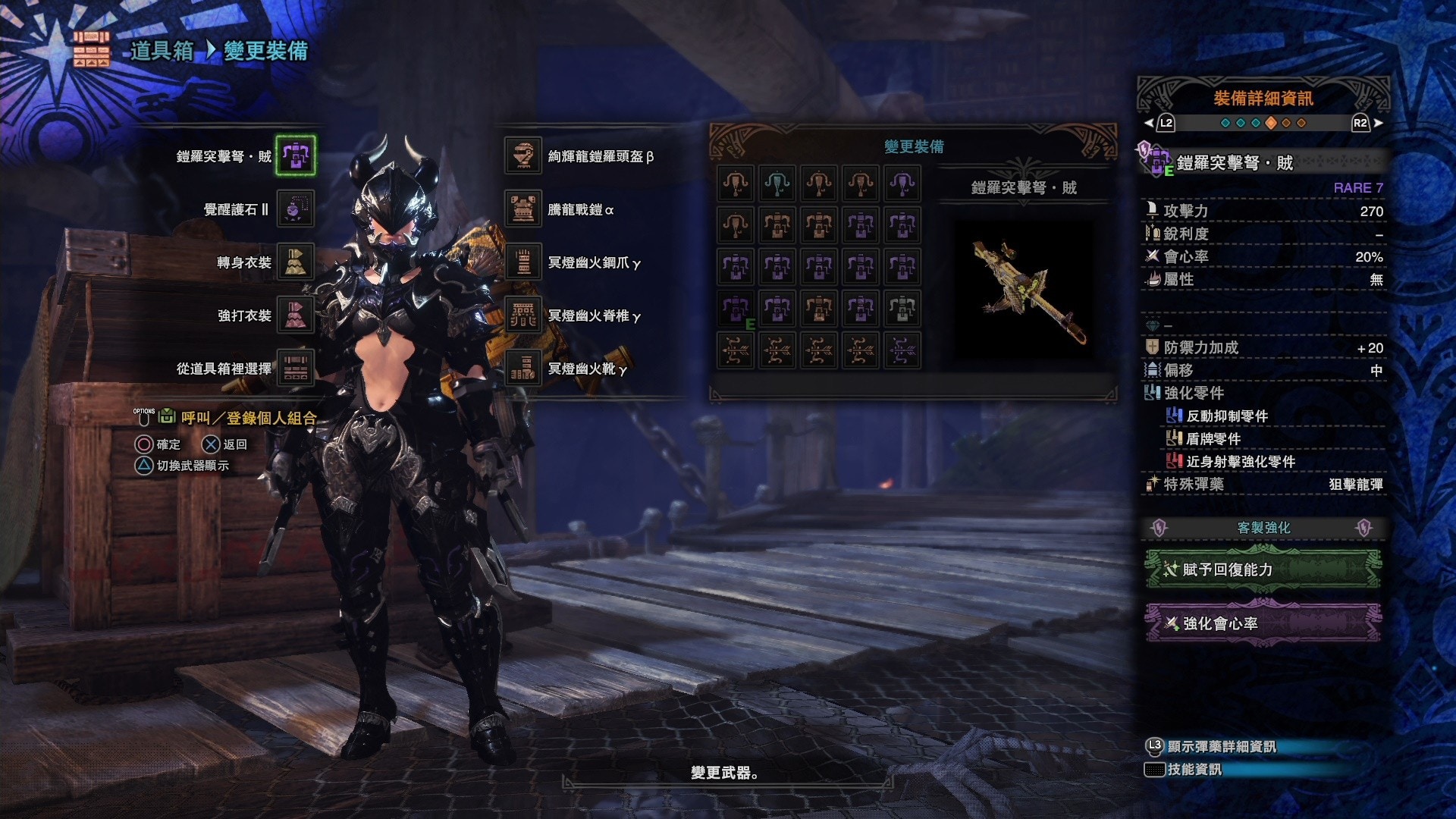Choose the 騰龍戰鎧α chest armor slot

[522, 209]
